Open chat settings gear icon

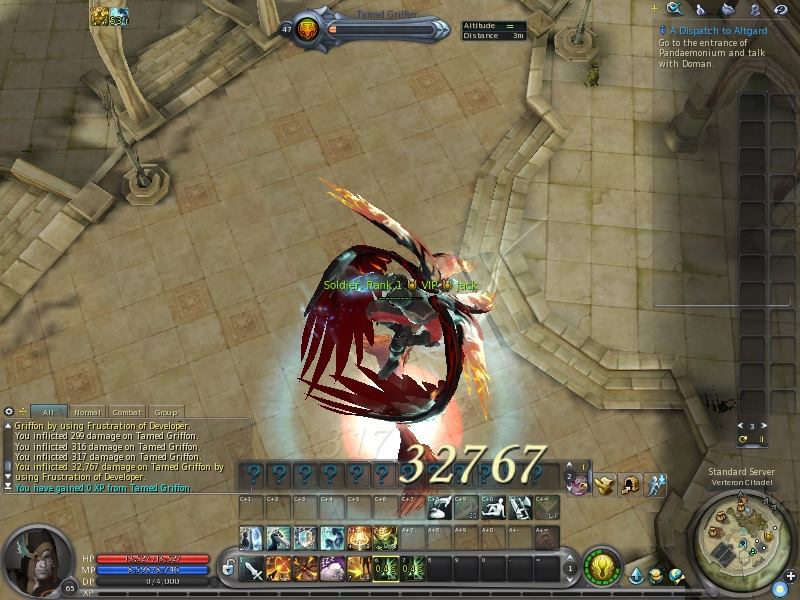pyautogui.click(x=9, y=411)
